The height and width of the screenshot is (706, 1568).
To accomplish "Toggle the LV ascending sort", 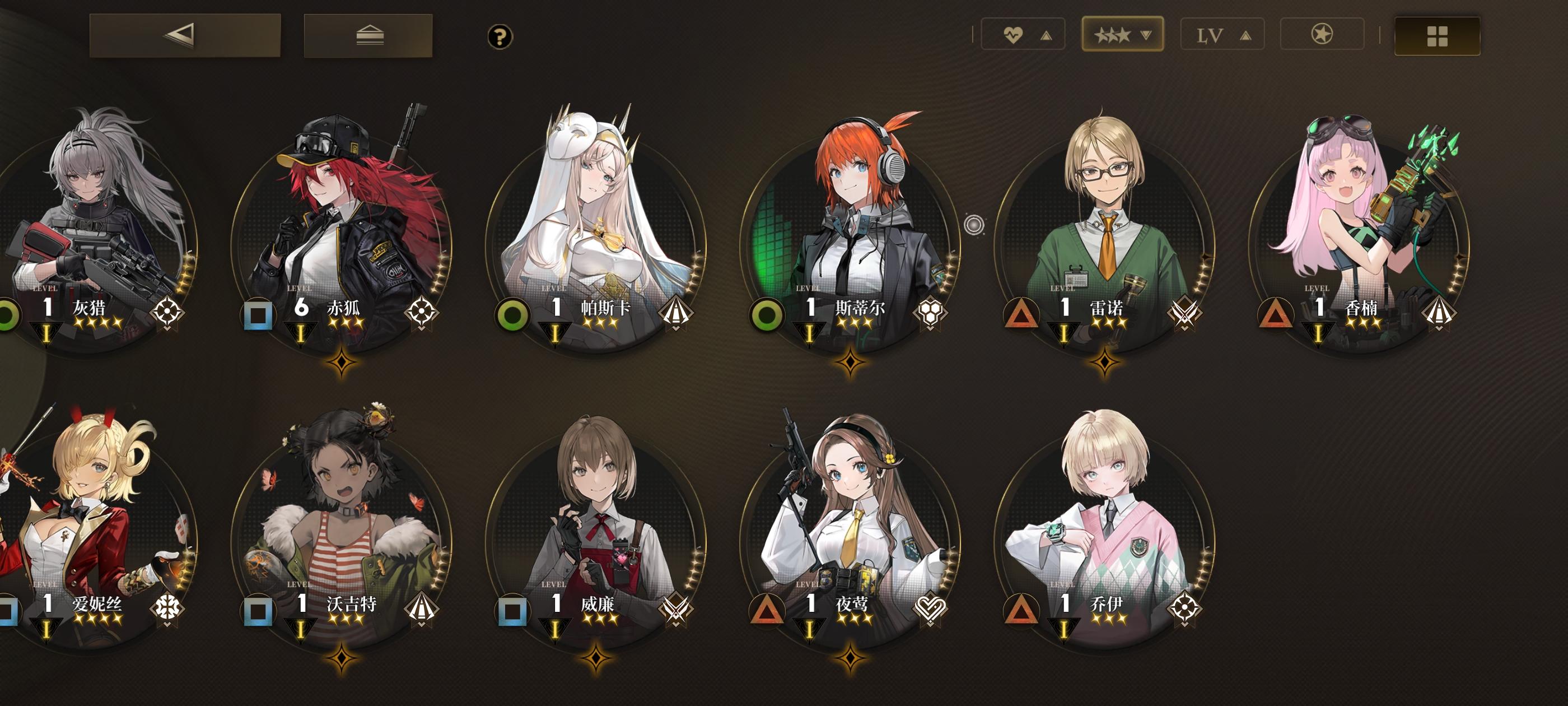I will [1222, 35].
